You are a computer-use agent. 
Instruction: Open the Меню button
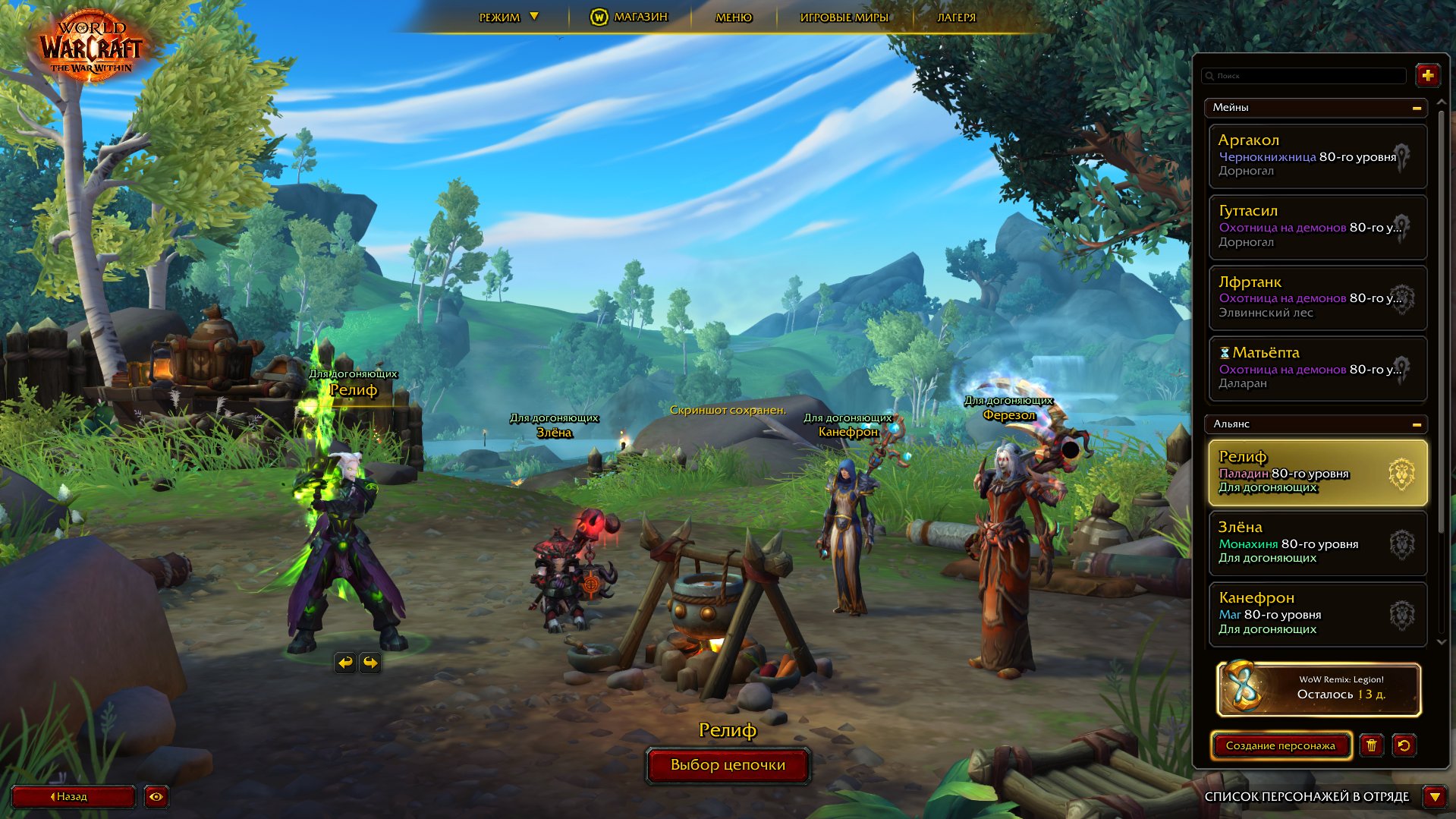[734, 17]
